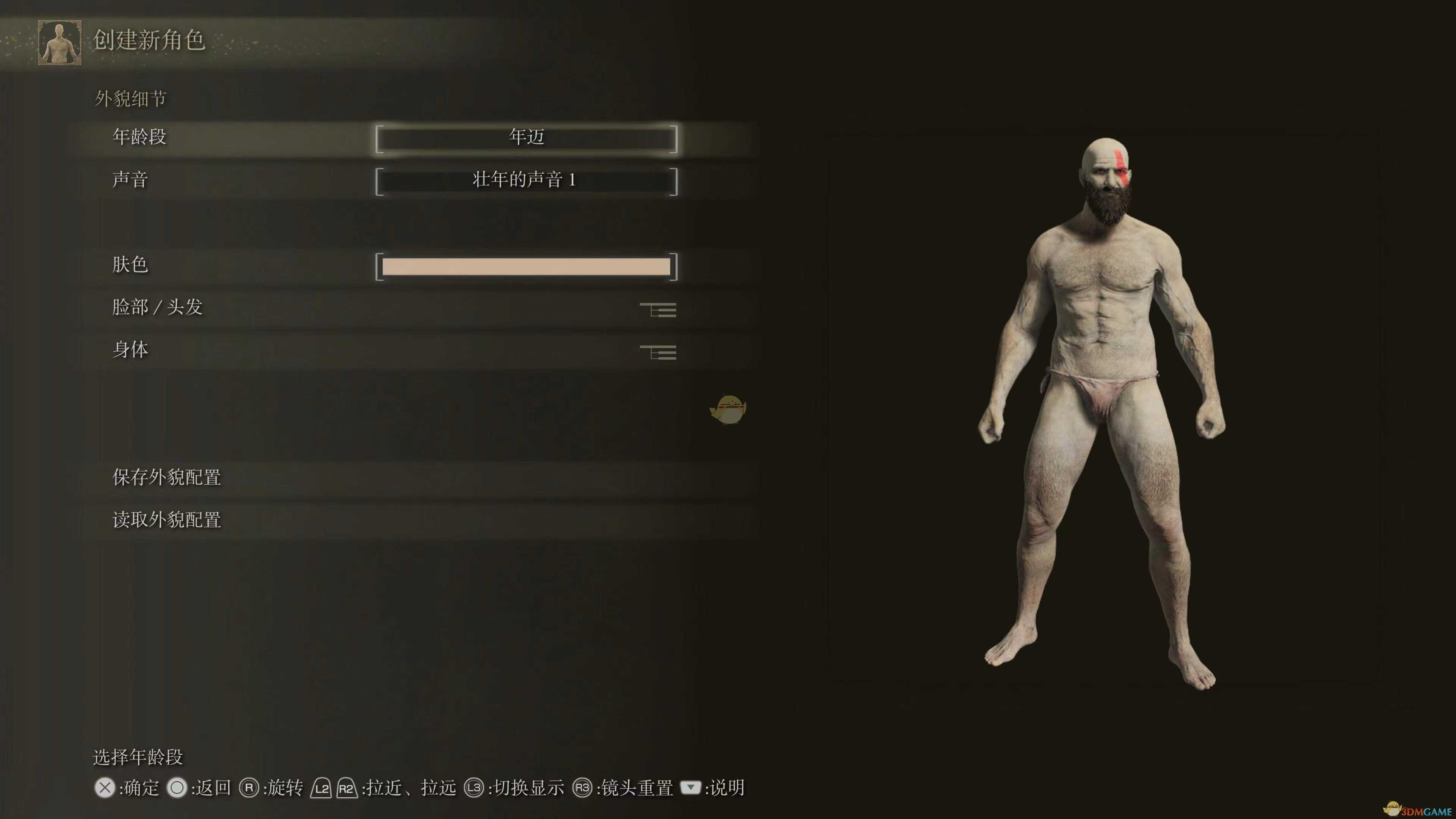Click the R2 拉远 zoom-out button icon
The image size is (1456, 819).
[x=346, y=788]
